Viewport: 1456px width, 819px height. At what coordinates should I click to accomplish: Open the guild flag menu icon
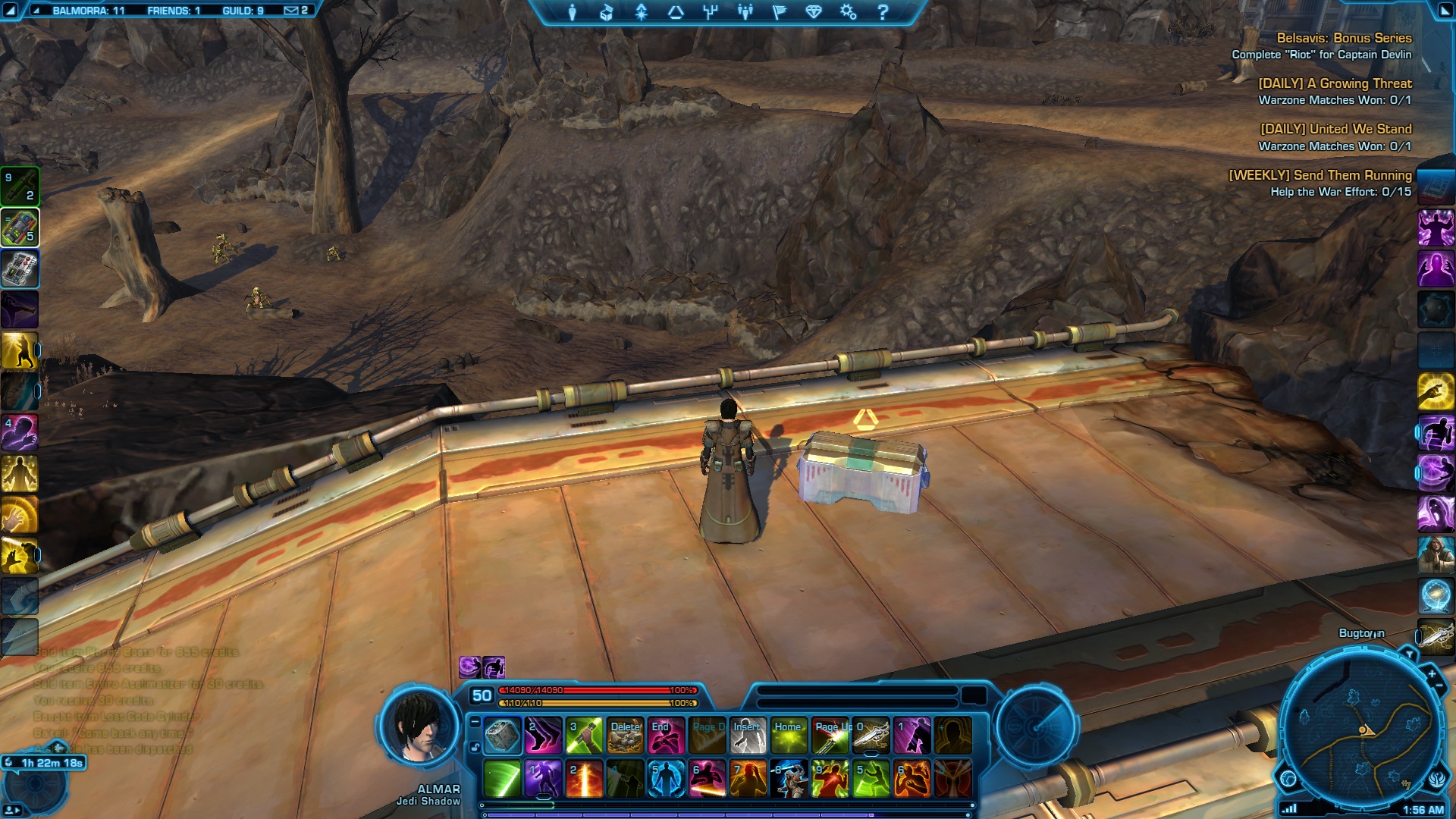tap(779, 12)
